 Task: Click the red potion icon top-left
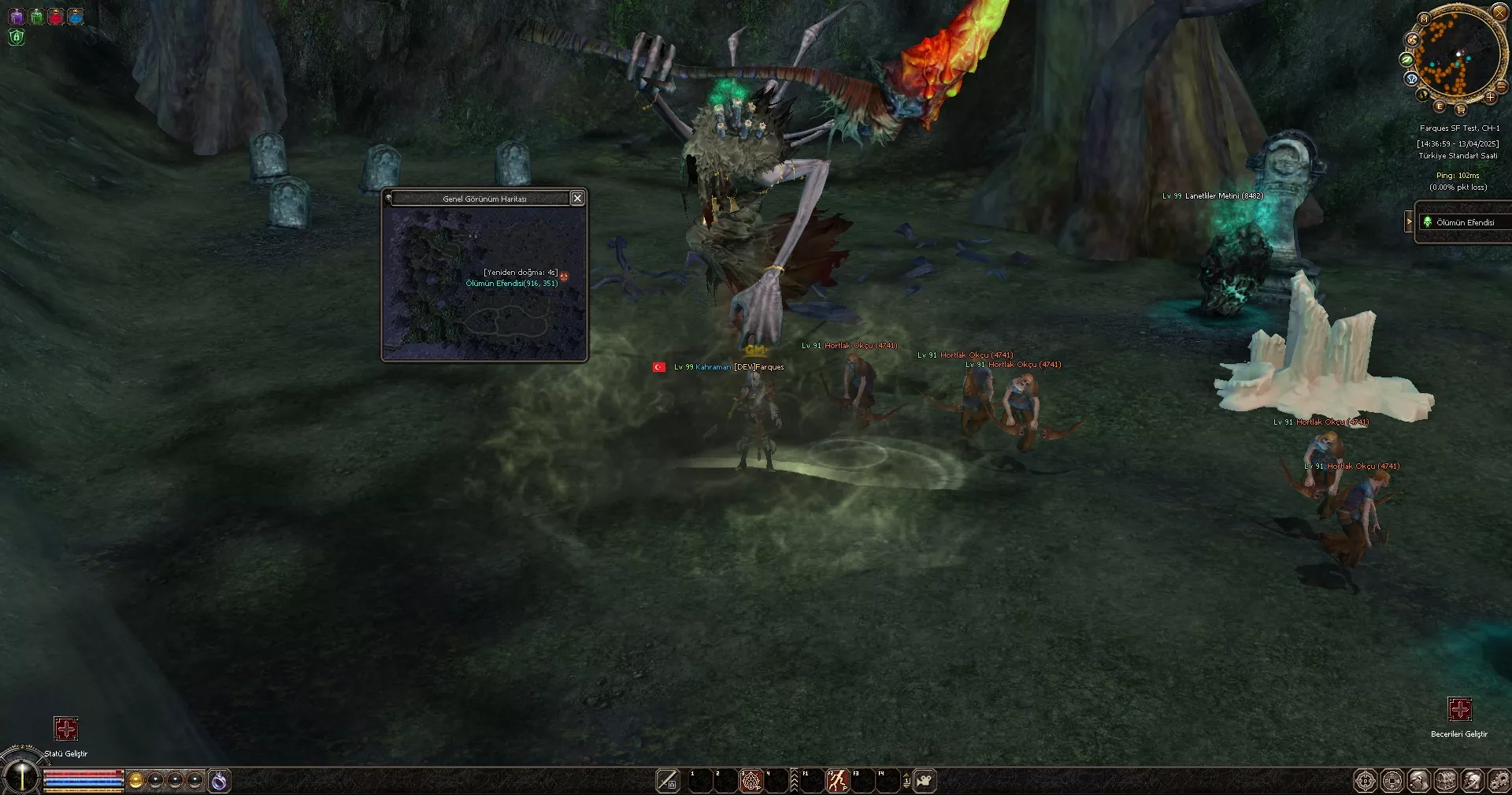tap(56, 16)
